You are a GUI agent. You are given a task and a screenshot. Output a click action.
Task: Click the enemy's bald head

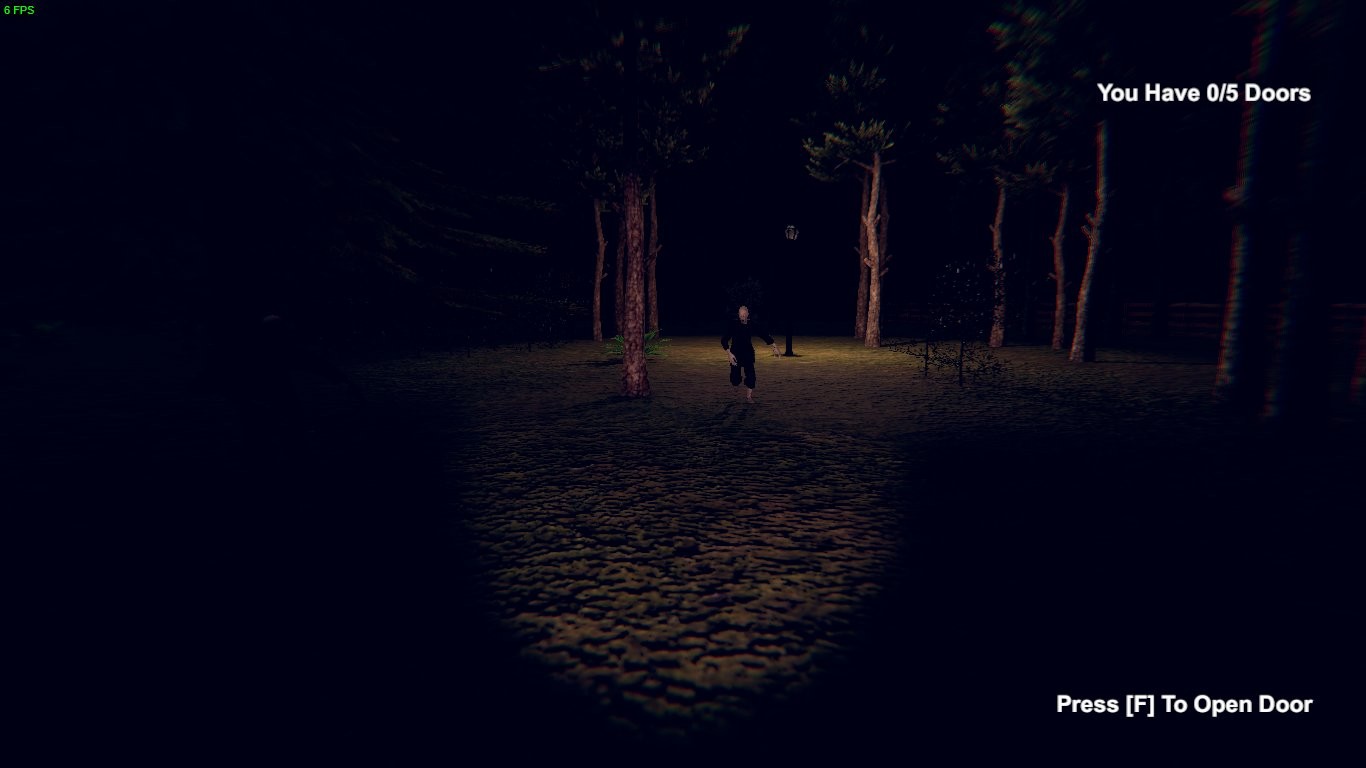742,312
